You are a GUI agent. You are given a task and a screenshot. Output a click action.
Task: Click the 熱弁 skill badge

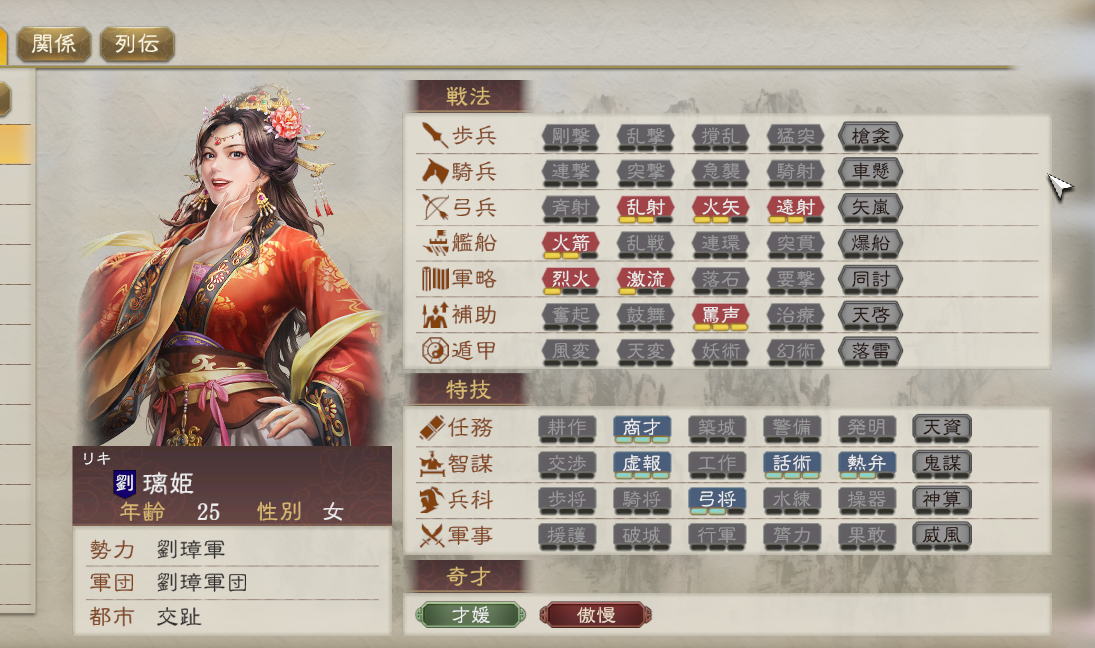pos(867,464)
